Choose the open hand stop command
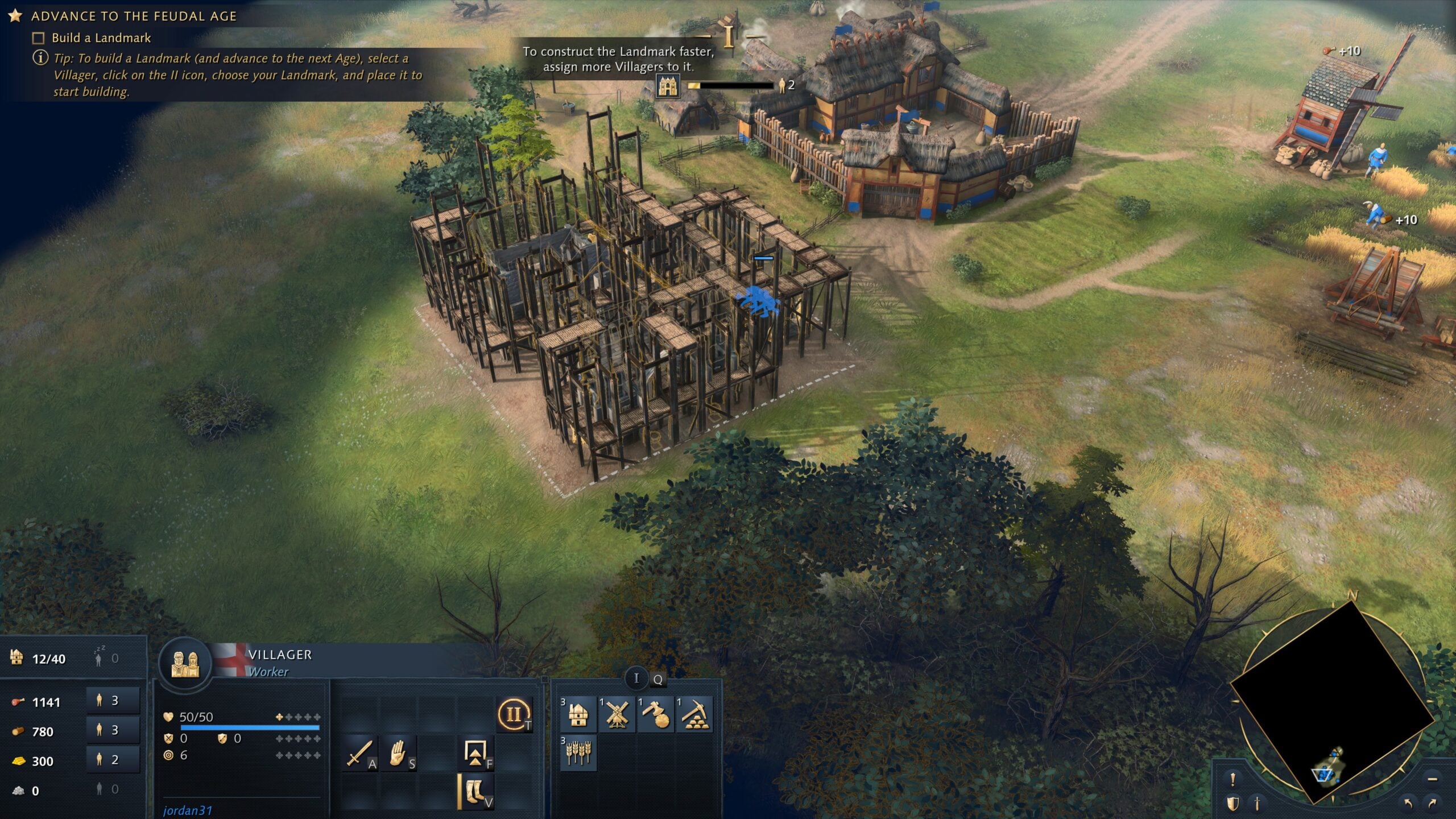 pyautogui.click(x=399, y=753)
